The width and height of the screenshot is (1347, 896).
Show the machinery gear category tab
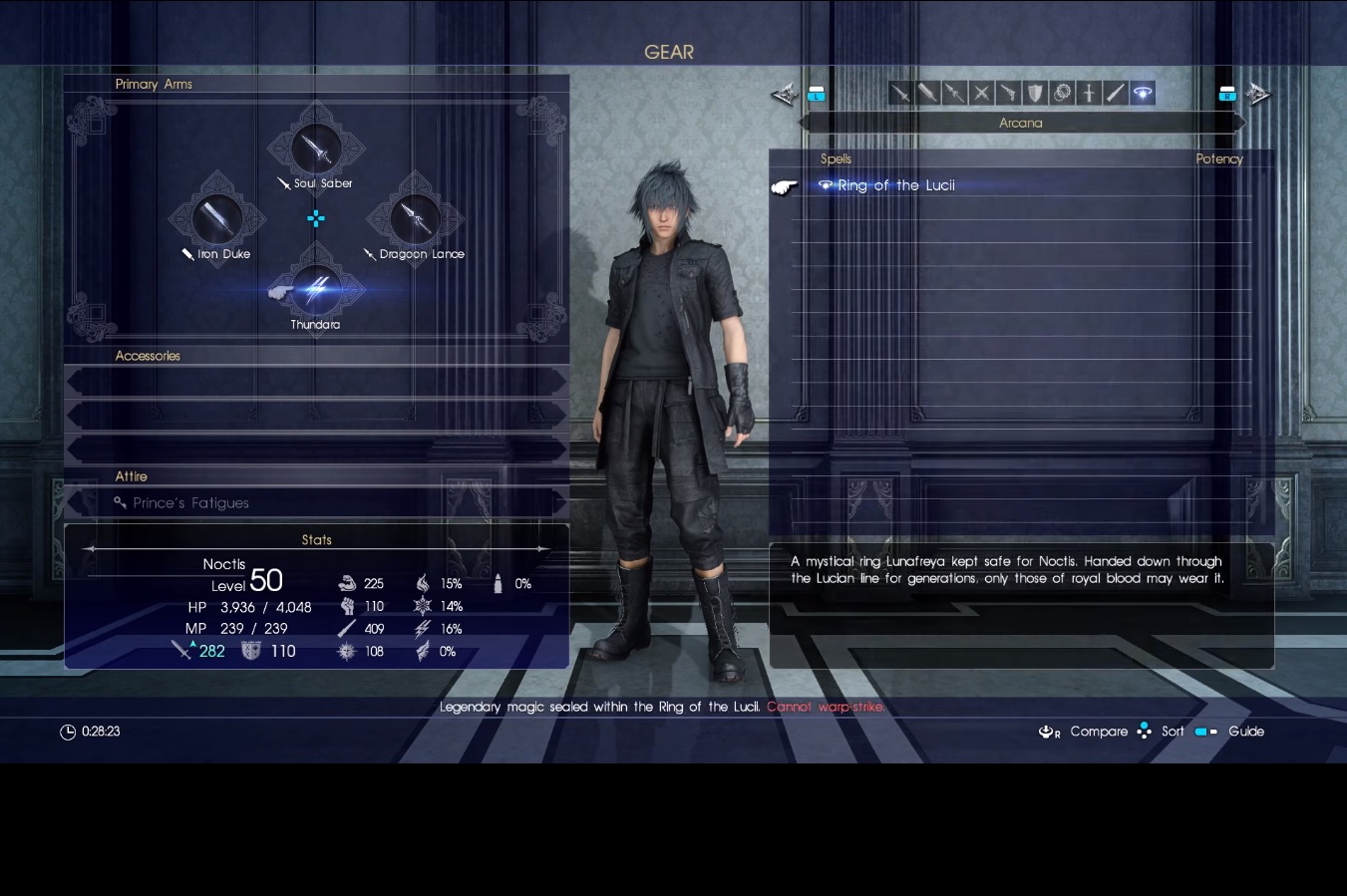[x=1062, y=94]
